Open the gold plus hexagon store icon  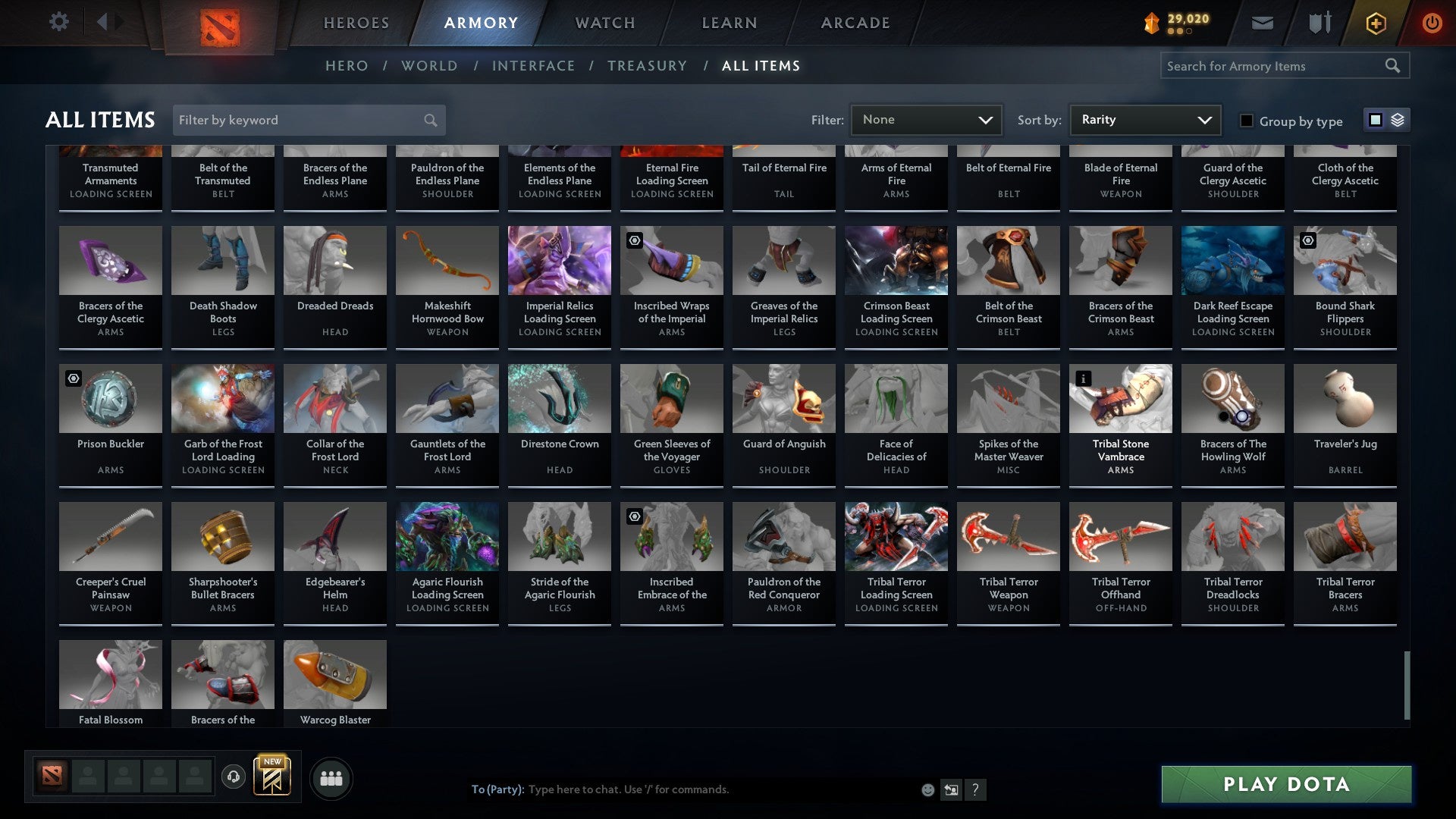coord(1375,23)
